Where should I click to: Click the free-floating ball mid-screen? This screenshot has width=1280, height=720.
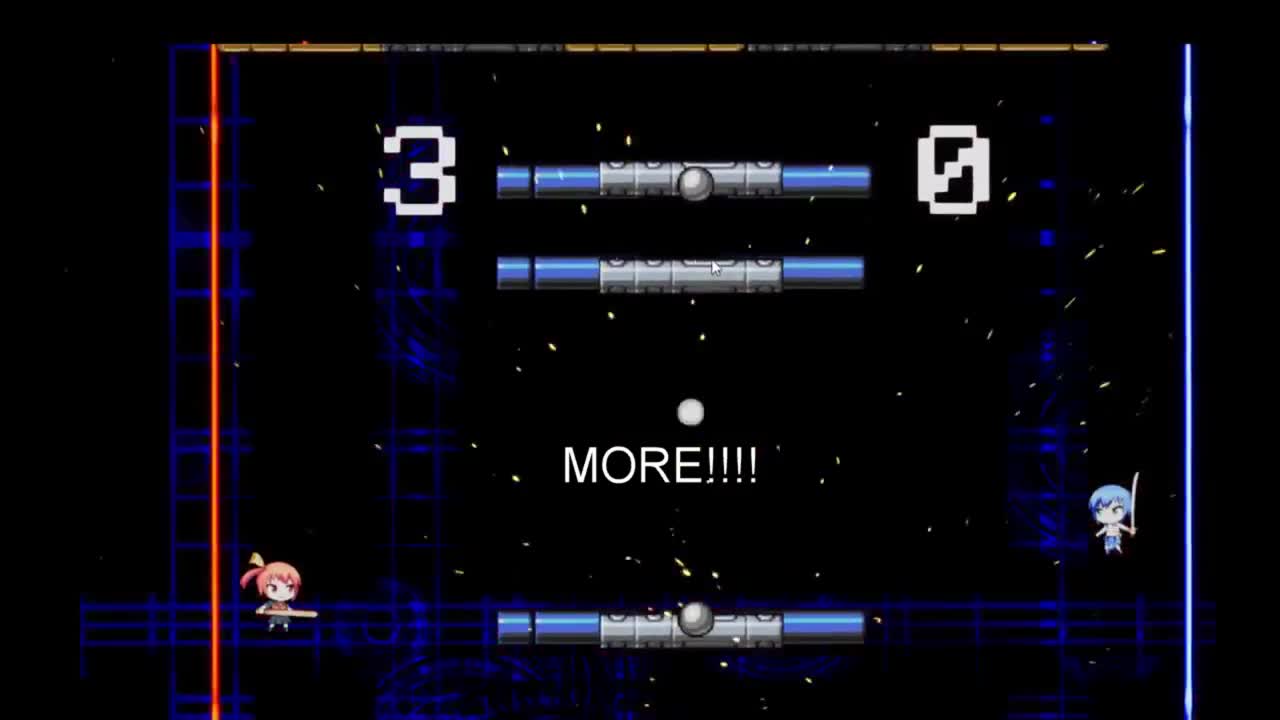pyautogui.click(x=690, y=411)
